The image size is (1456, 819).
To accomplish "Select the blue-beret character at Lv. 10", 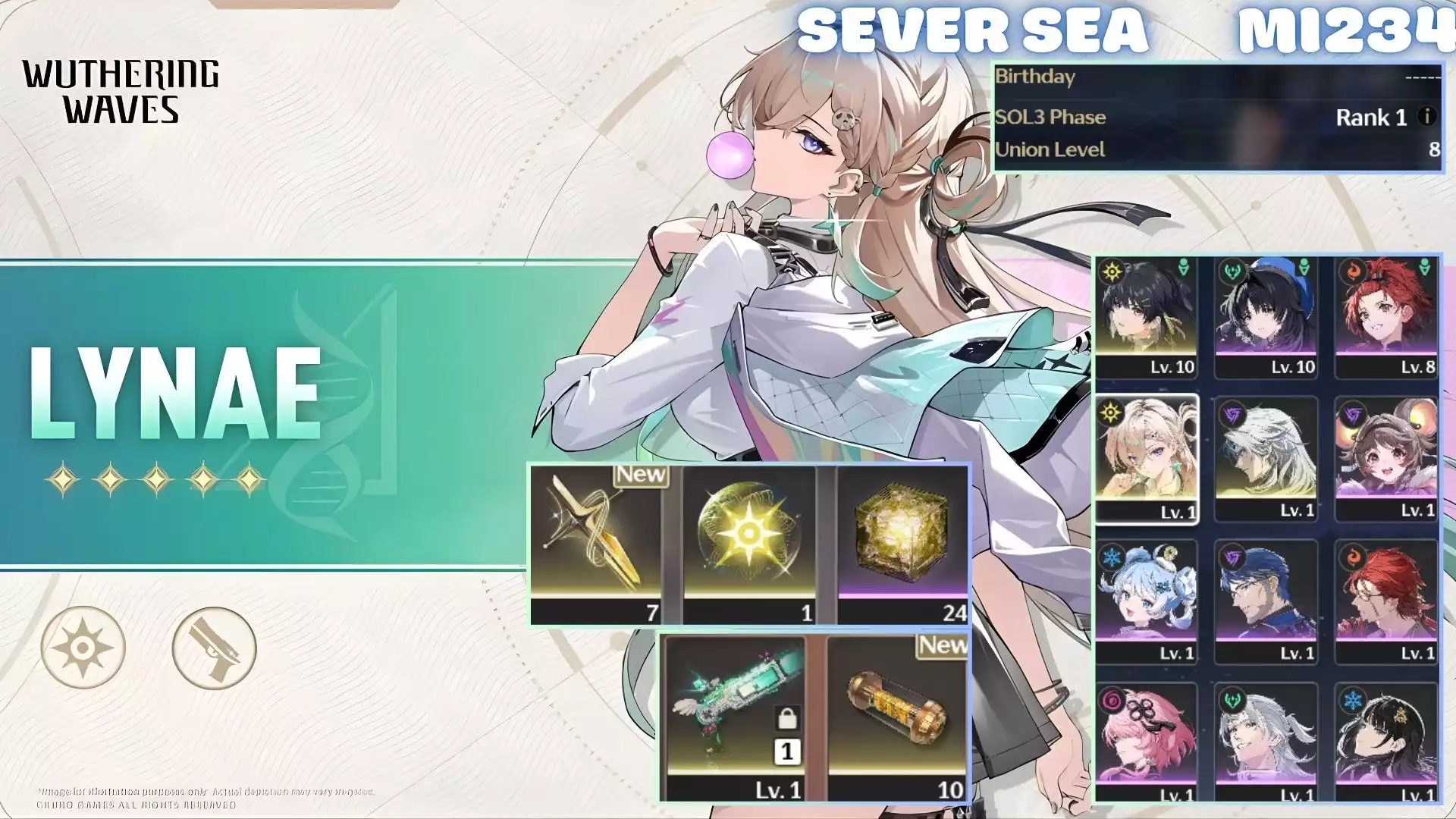I will [x=1266, y=317].
